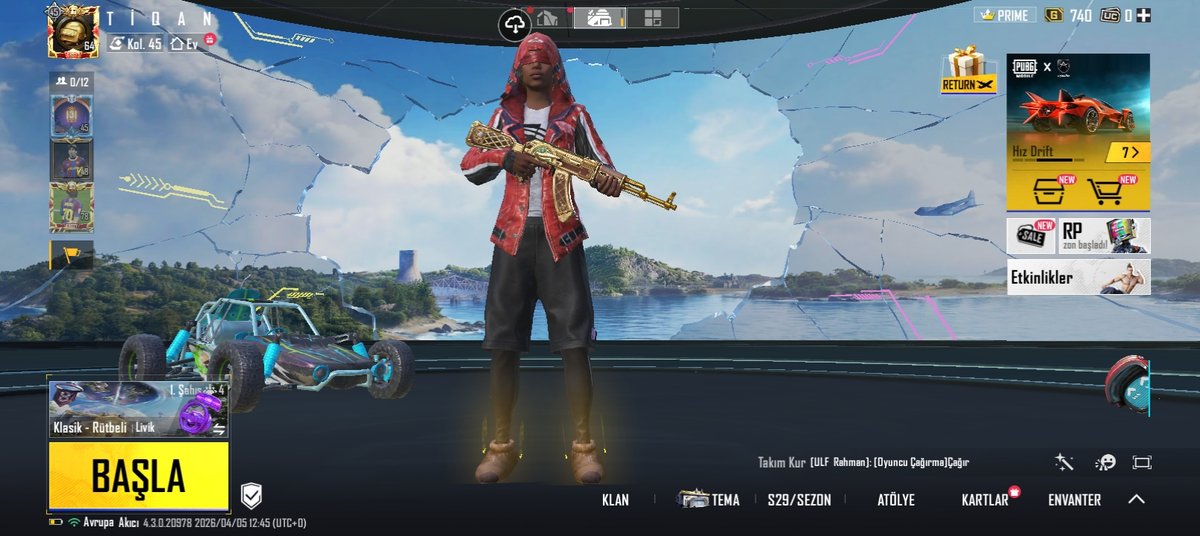Open the S29/SEZON page
1200x536 pixels.
(x=799, y=500)
